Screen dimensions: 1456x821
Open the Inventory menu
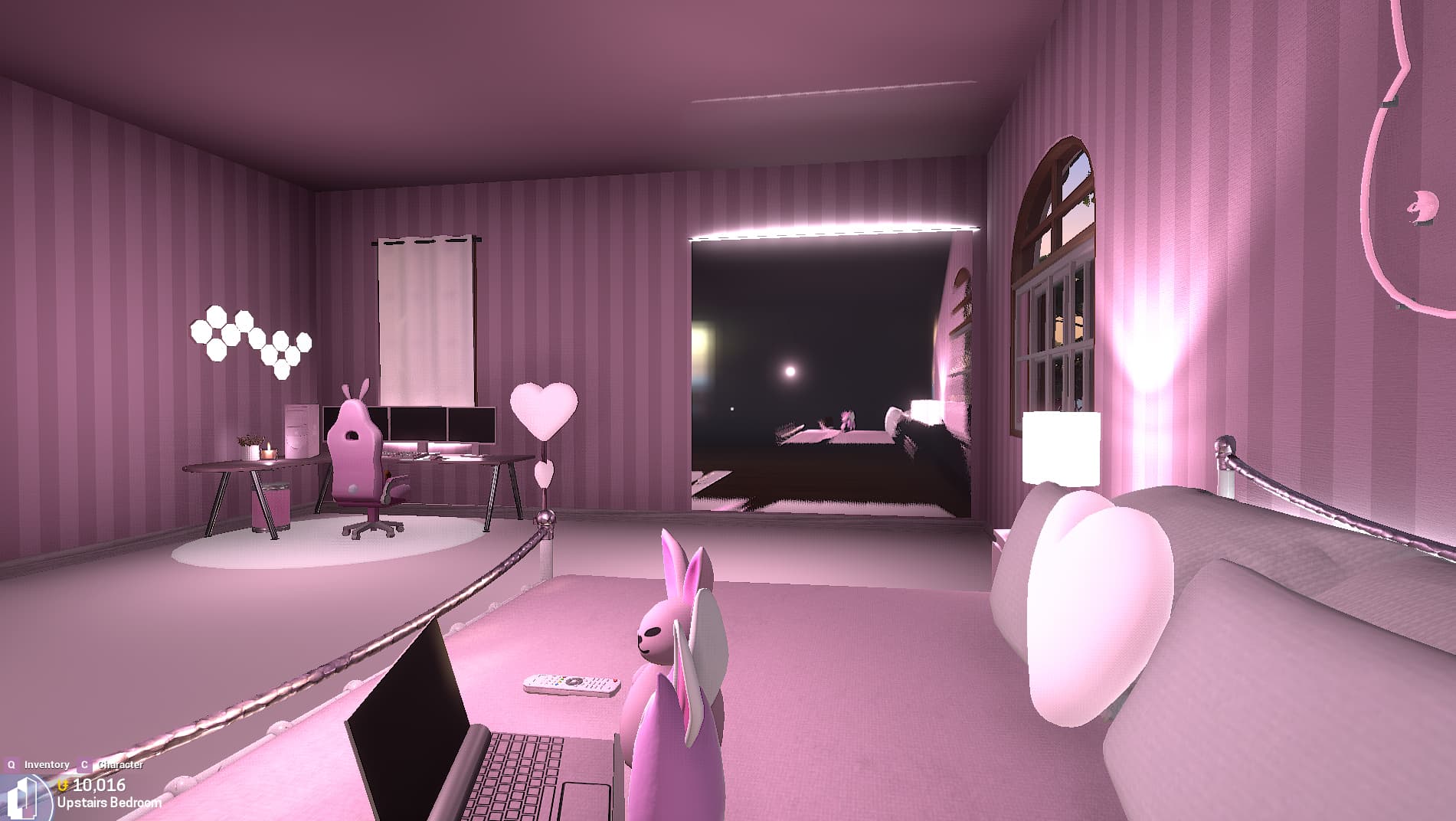47,764
